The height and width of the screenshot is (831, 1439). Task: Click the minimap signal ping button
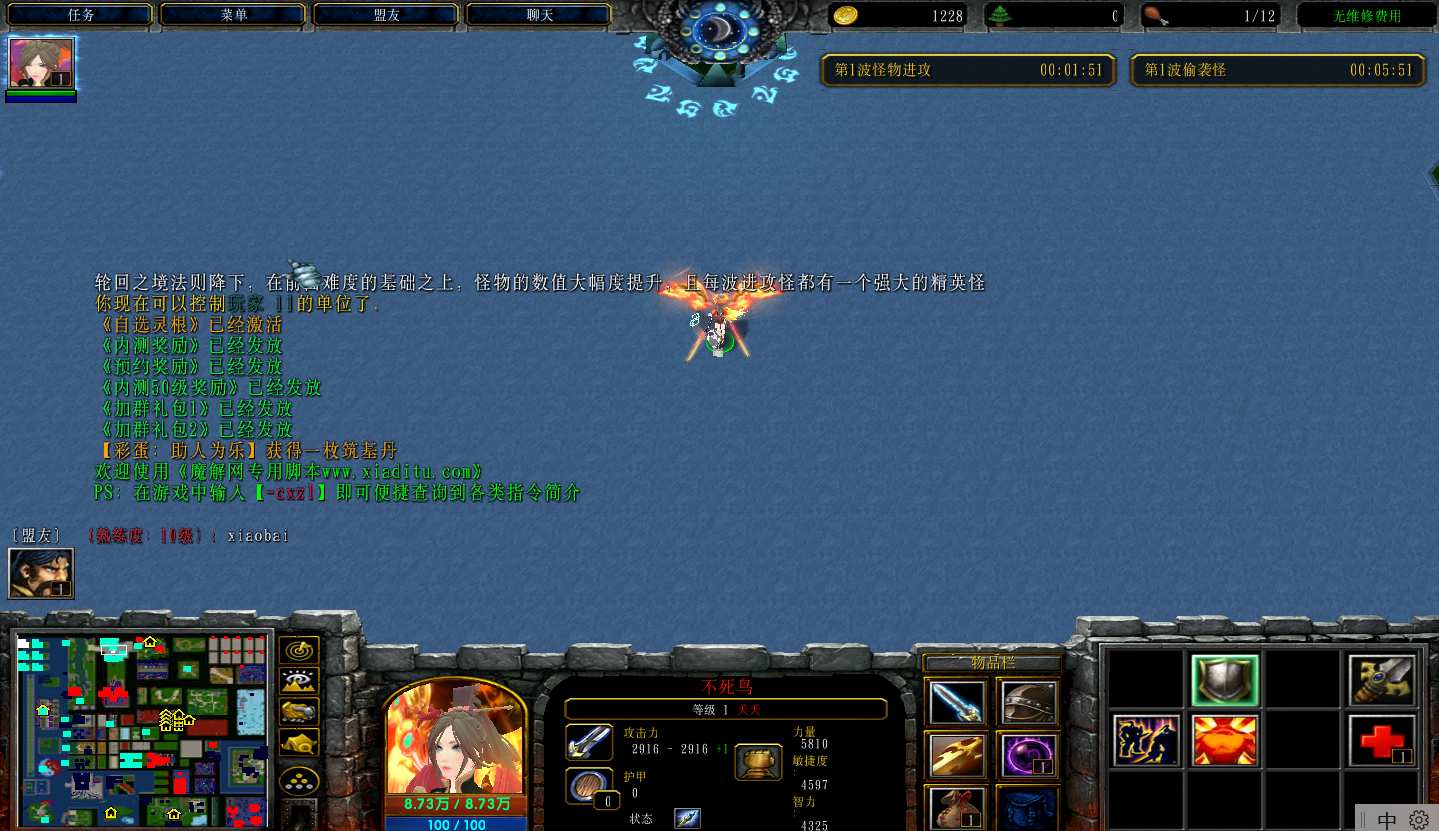coord(299,650)
